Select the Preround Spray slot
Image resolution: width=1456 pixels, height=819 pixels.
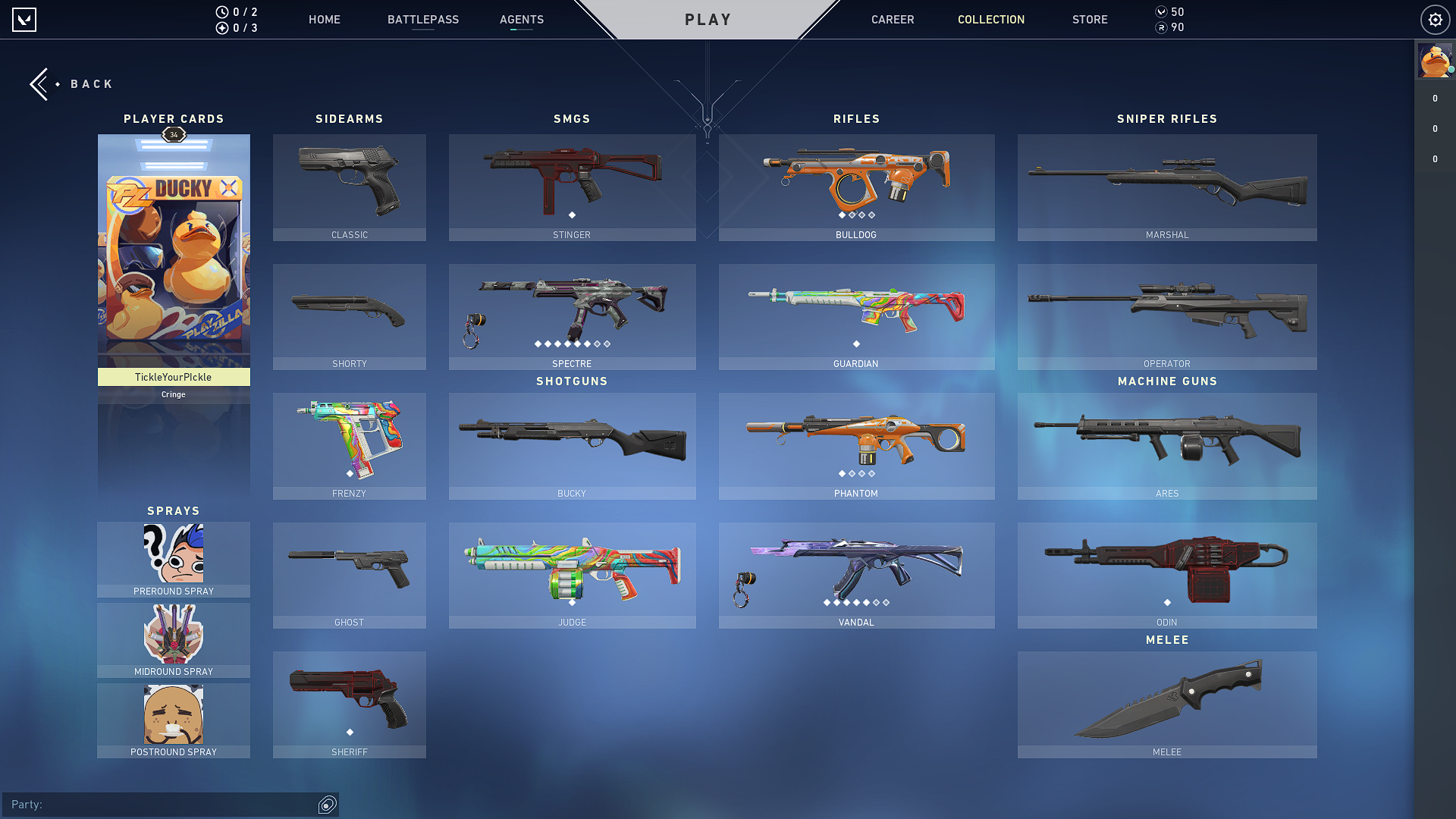[x=174, y=560]
